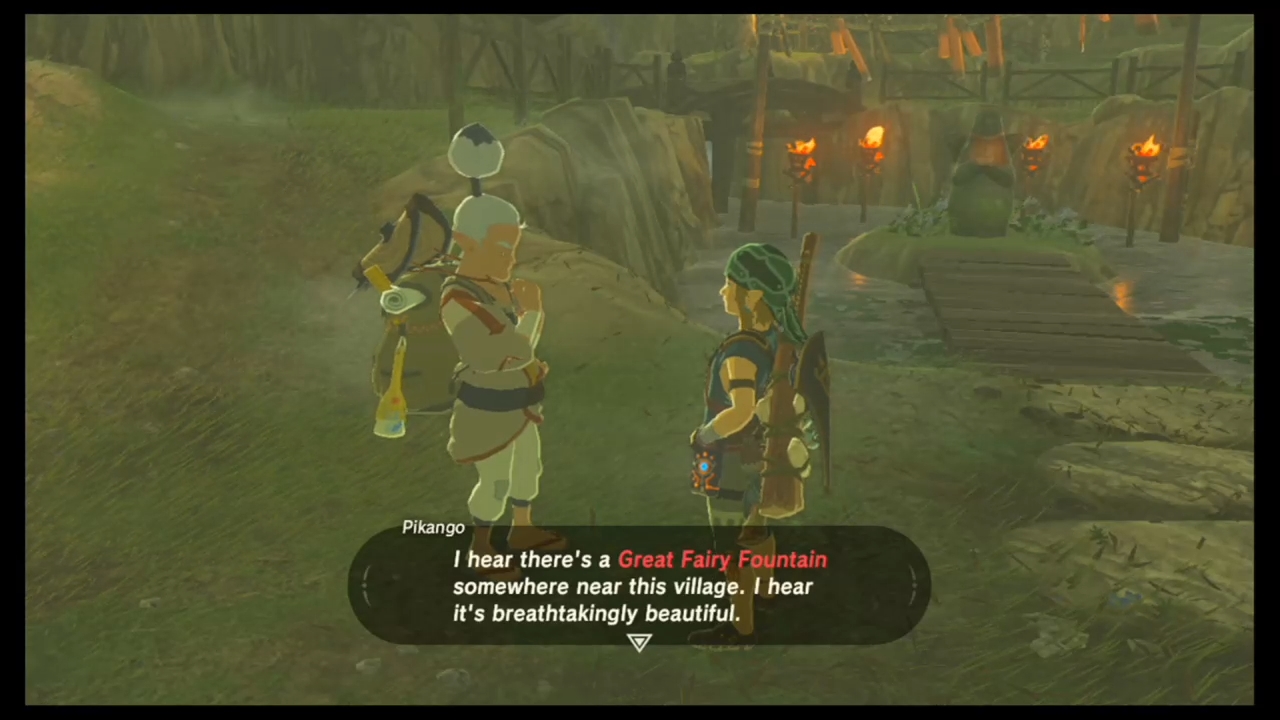Select the dialogue text bubble
1280x720 pixels.
(x=640, y=587)
